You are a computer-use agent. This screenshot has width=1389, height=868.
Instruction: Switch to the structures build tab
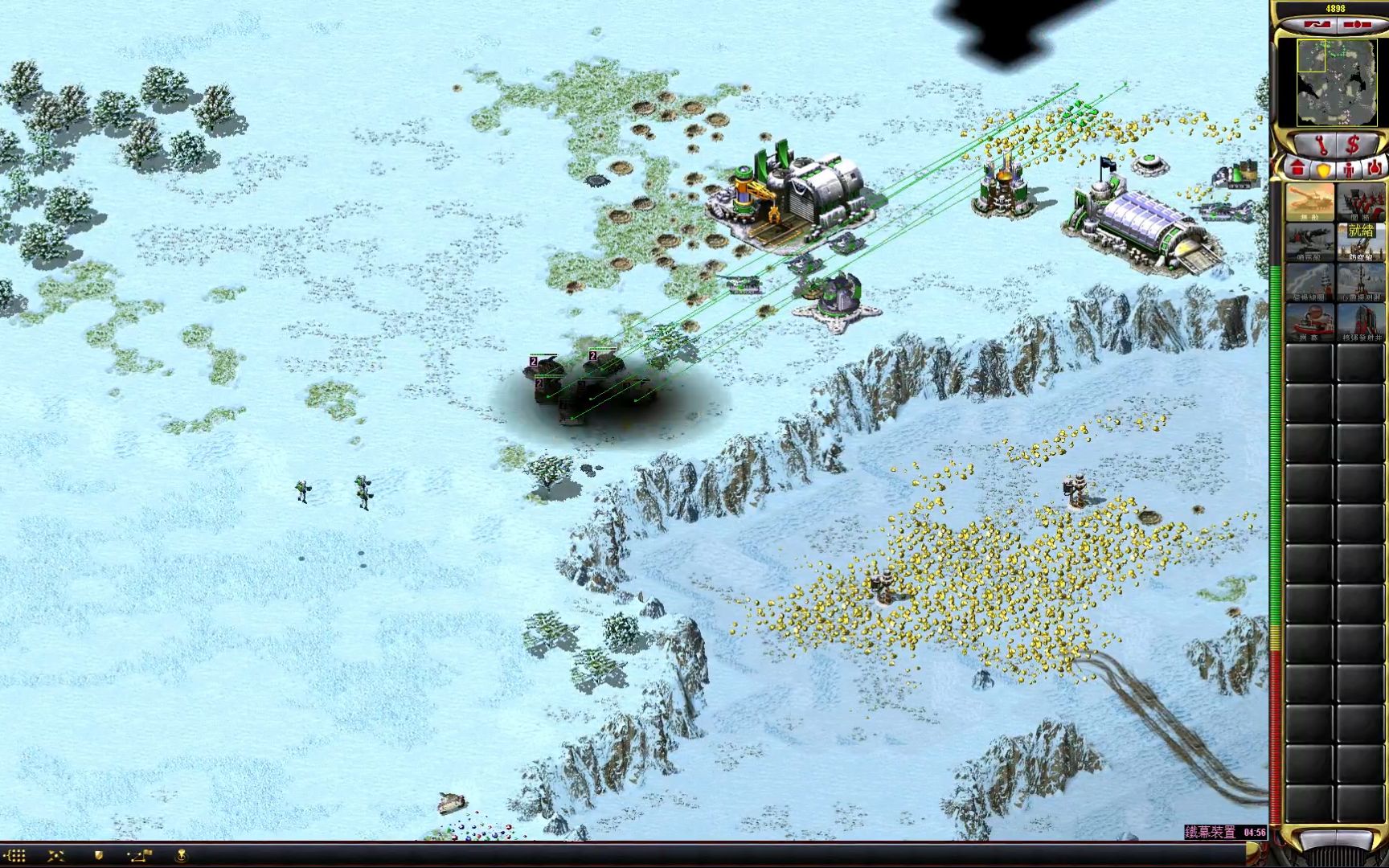click(1297, 169)
